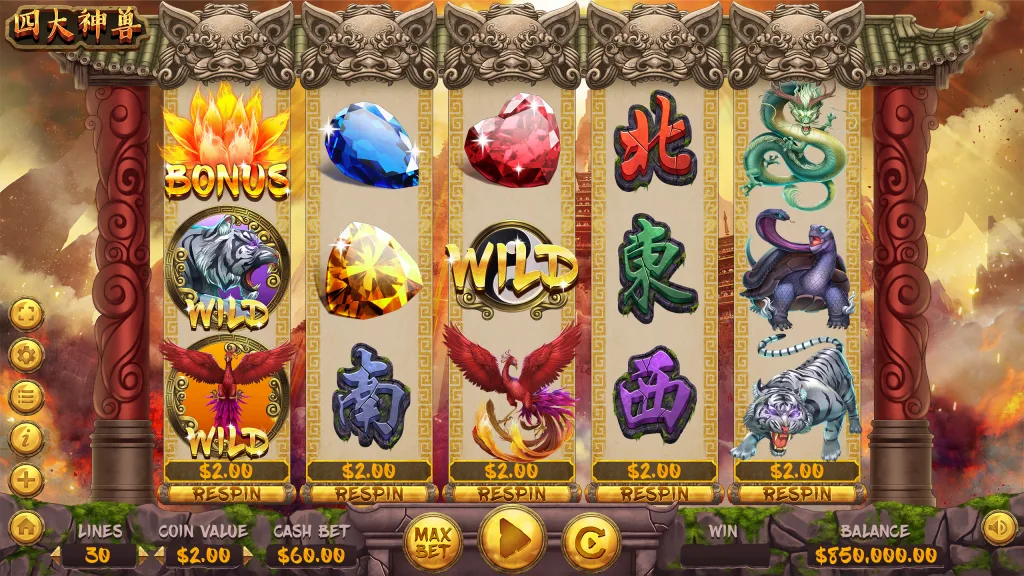Show game info with the i button

pos(27,438)
